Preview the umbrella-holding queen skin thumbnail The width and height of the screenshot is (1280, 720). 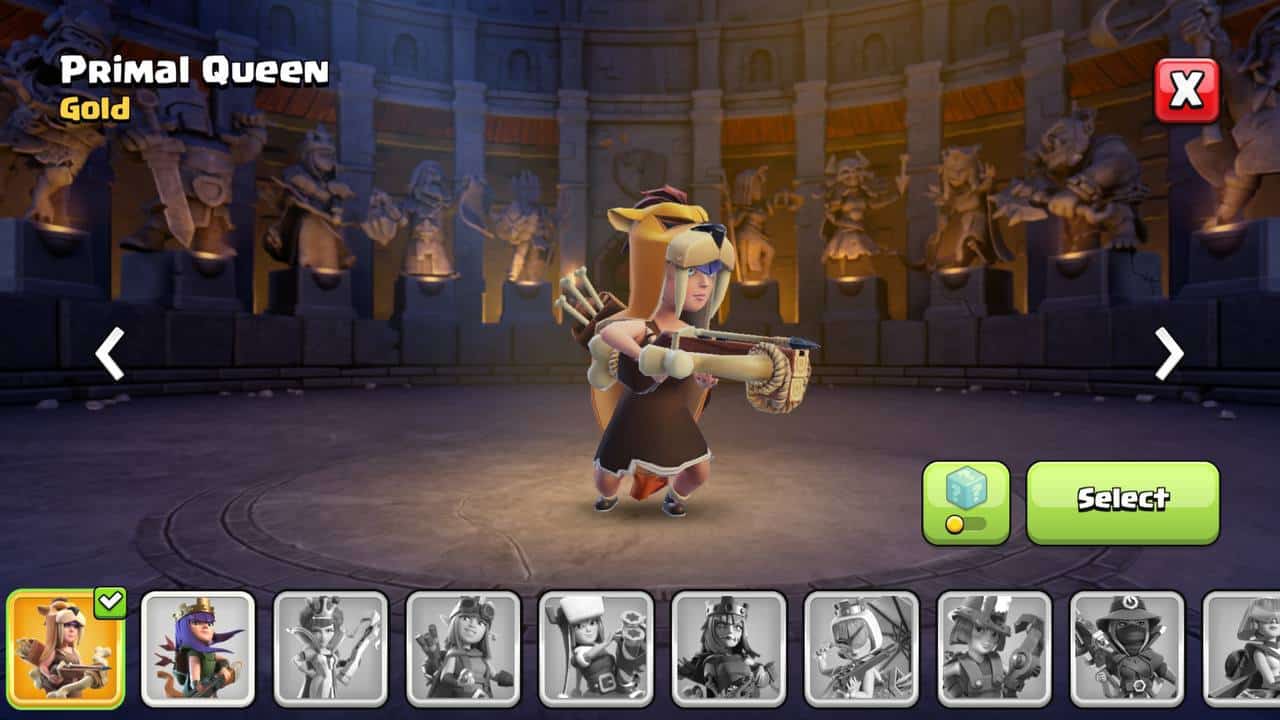point(861,648)
